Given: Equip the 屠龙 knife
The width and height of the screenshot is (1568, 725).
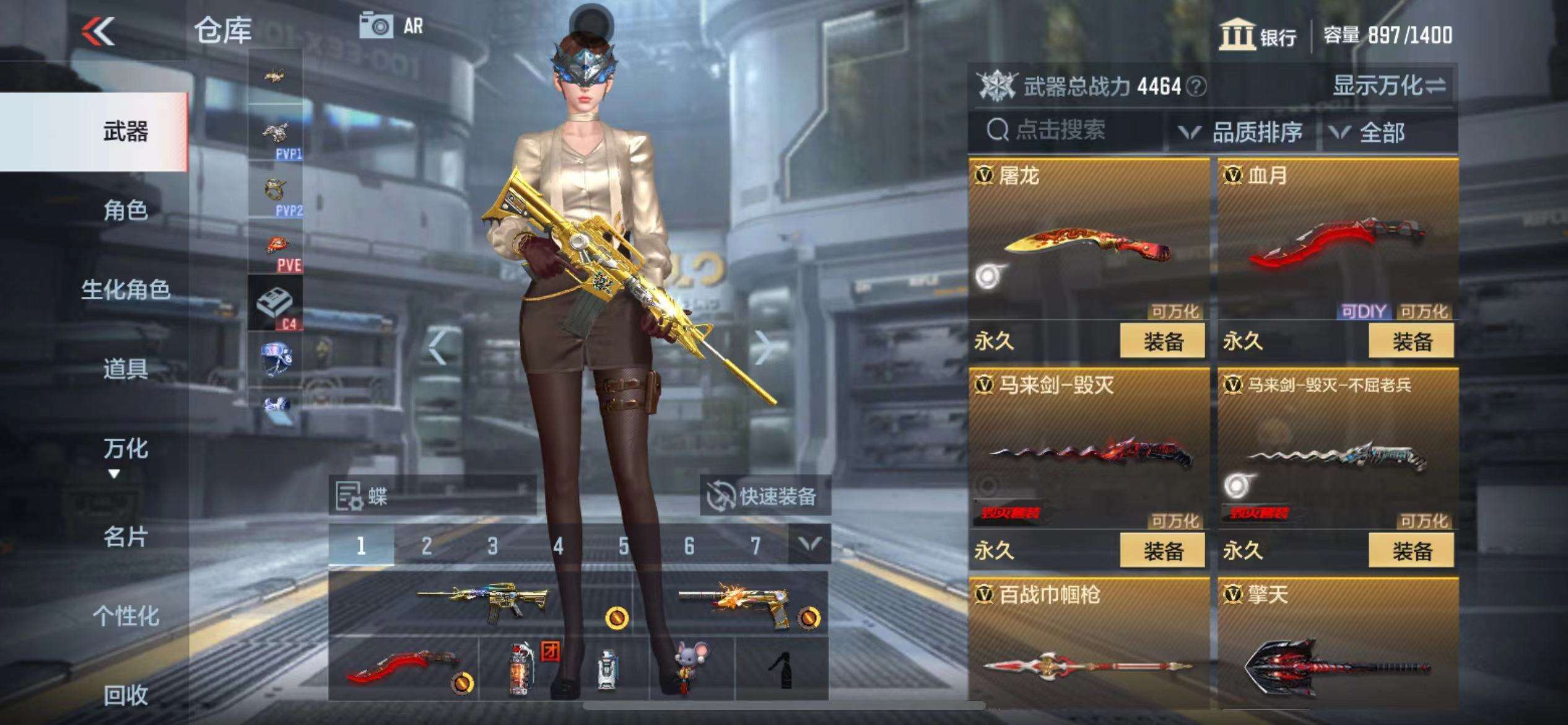Looking at the screenshot, I should click(1162, 341).
